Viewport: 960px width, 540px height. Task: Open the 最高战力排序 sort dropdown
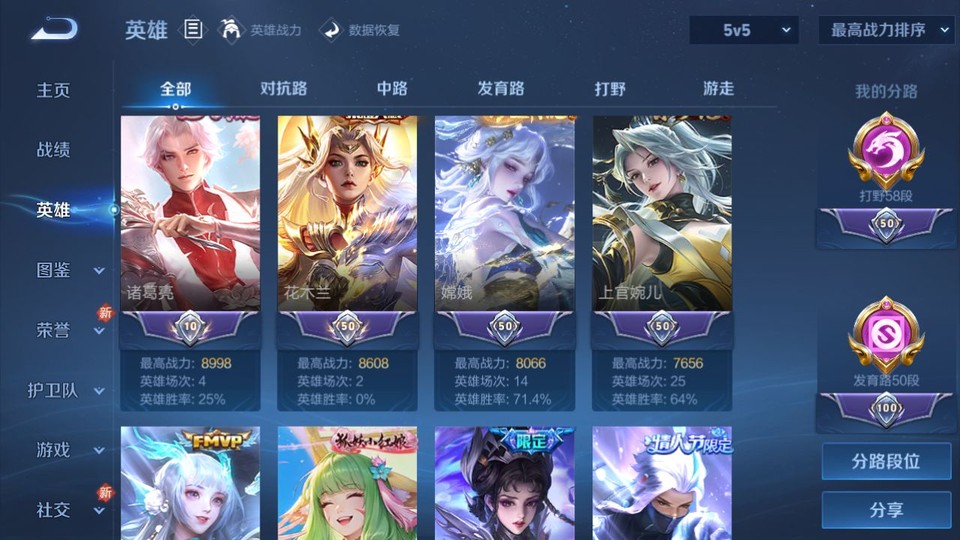pos(886,30)
